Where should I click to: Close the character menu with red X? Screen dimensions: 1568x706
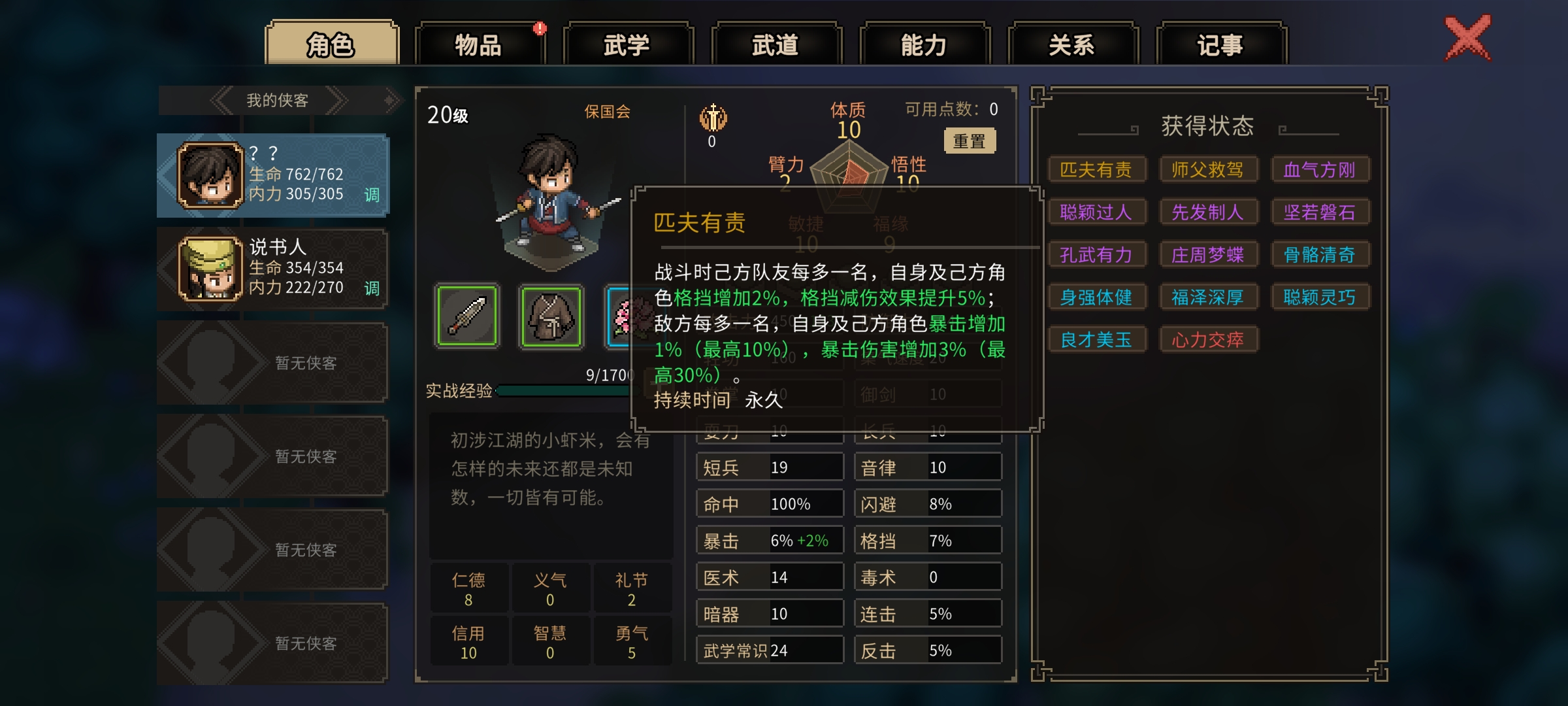click(x=1467, y=38)
